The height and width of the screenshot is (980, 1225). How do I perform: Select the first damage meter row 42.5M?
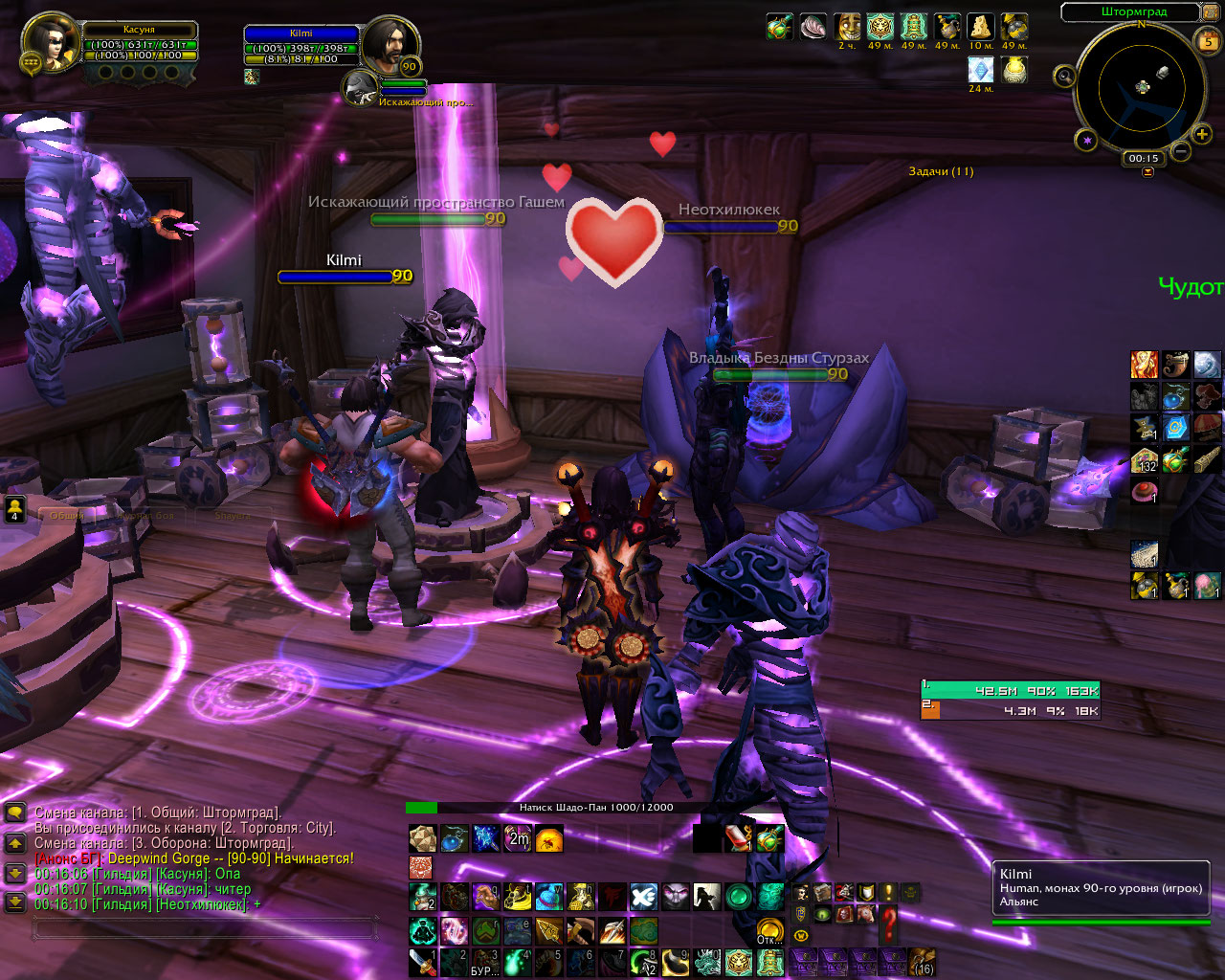point(1010,690)
